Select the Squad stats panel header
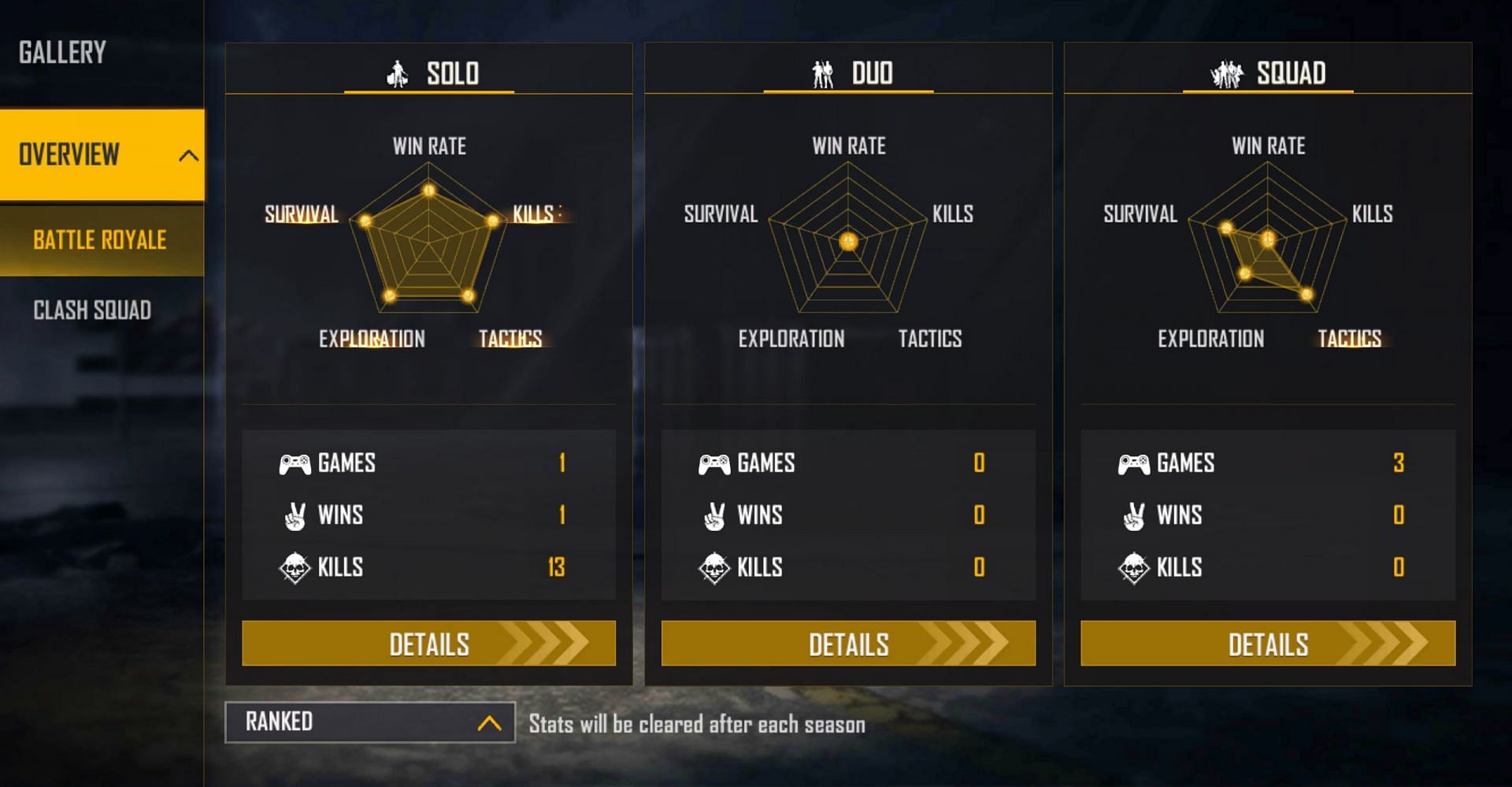1512x787 pixels. click(x=1269, y=73)
